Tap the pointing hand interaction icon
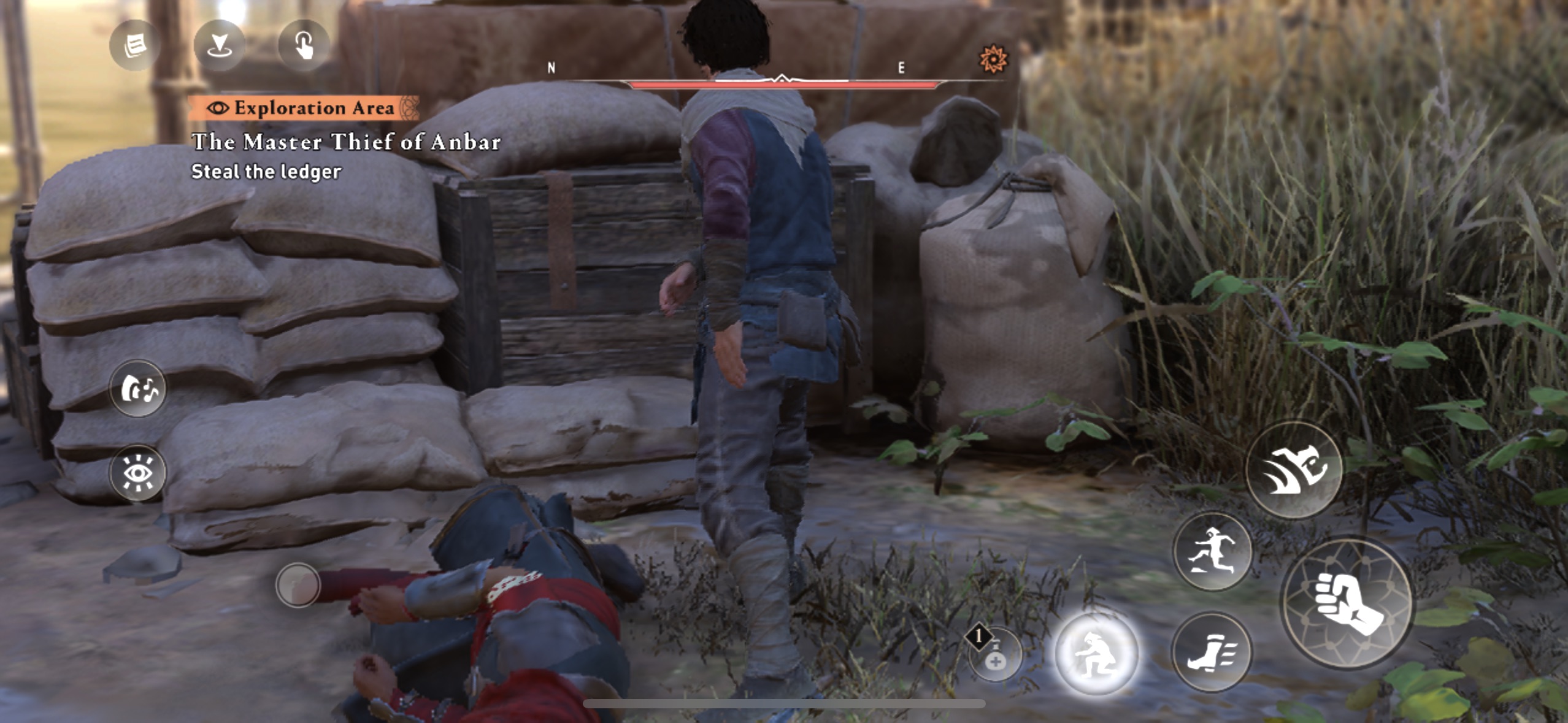The width and height of the screenshot is (1568, 723). point(304,45)
